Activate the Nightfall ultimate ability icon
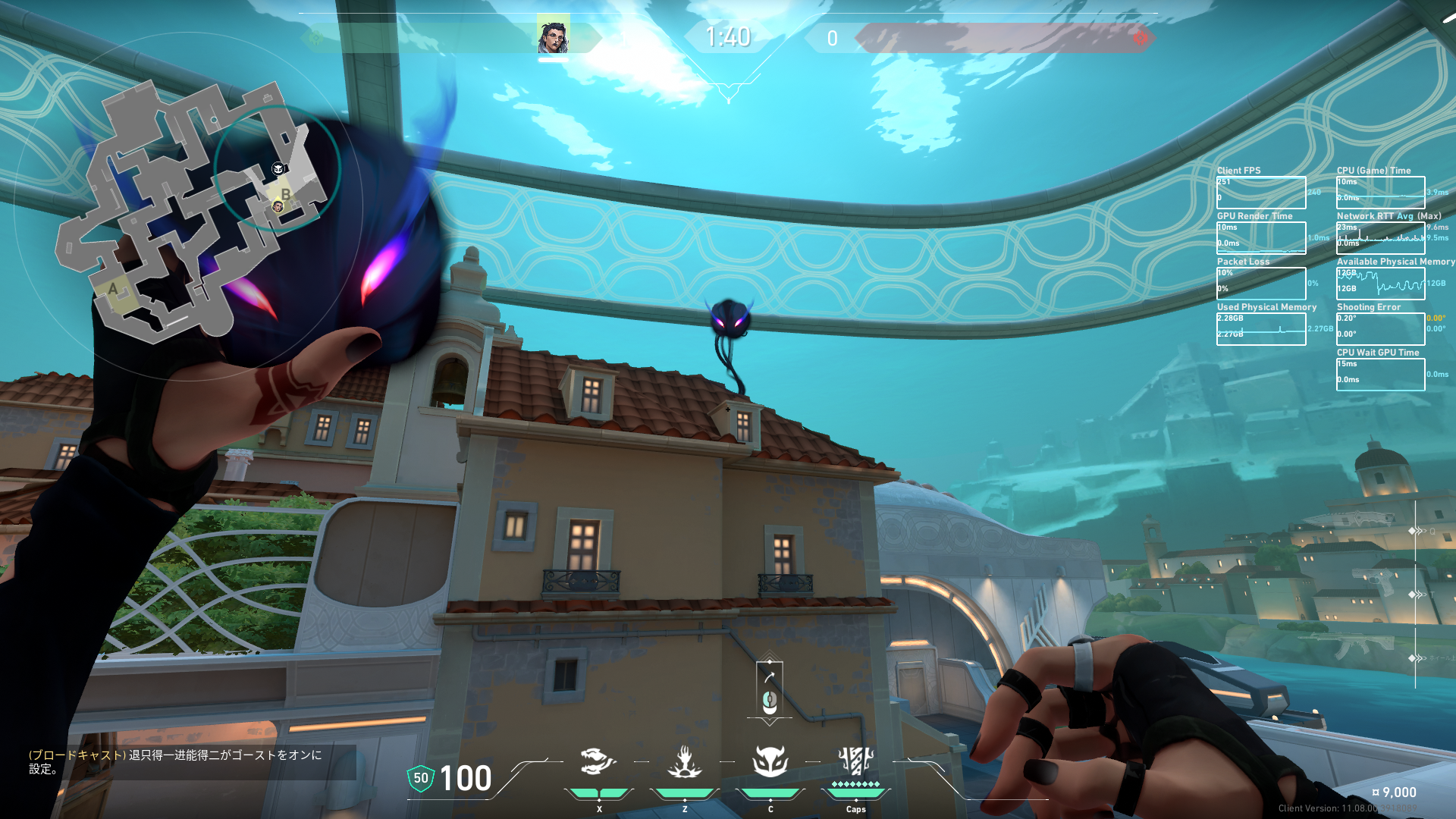The height and width of the screenshot is (819, 1456). [x=855, y=761]
